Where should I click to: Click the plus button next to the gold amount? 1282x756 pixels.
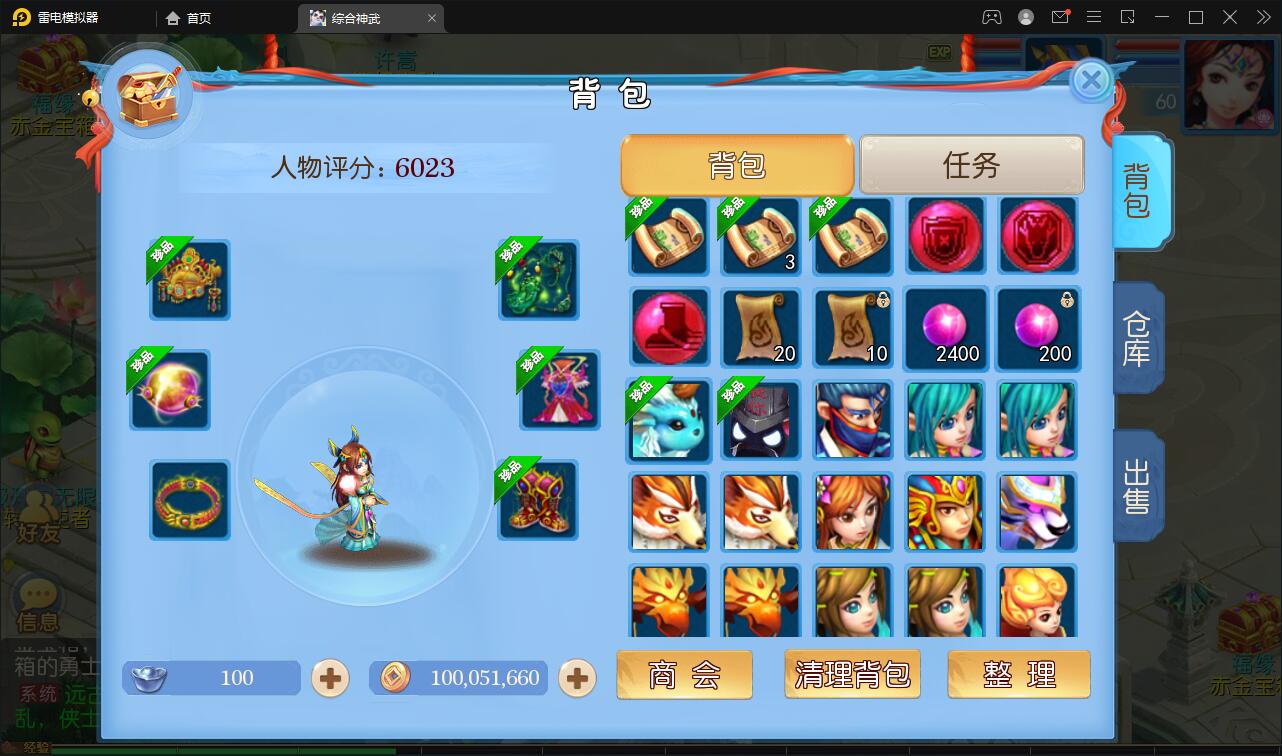point(575,677)
